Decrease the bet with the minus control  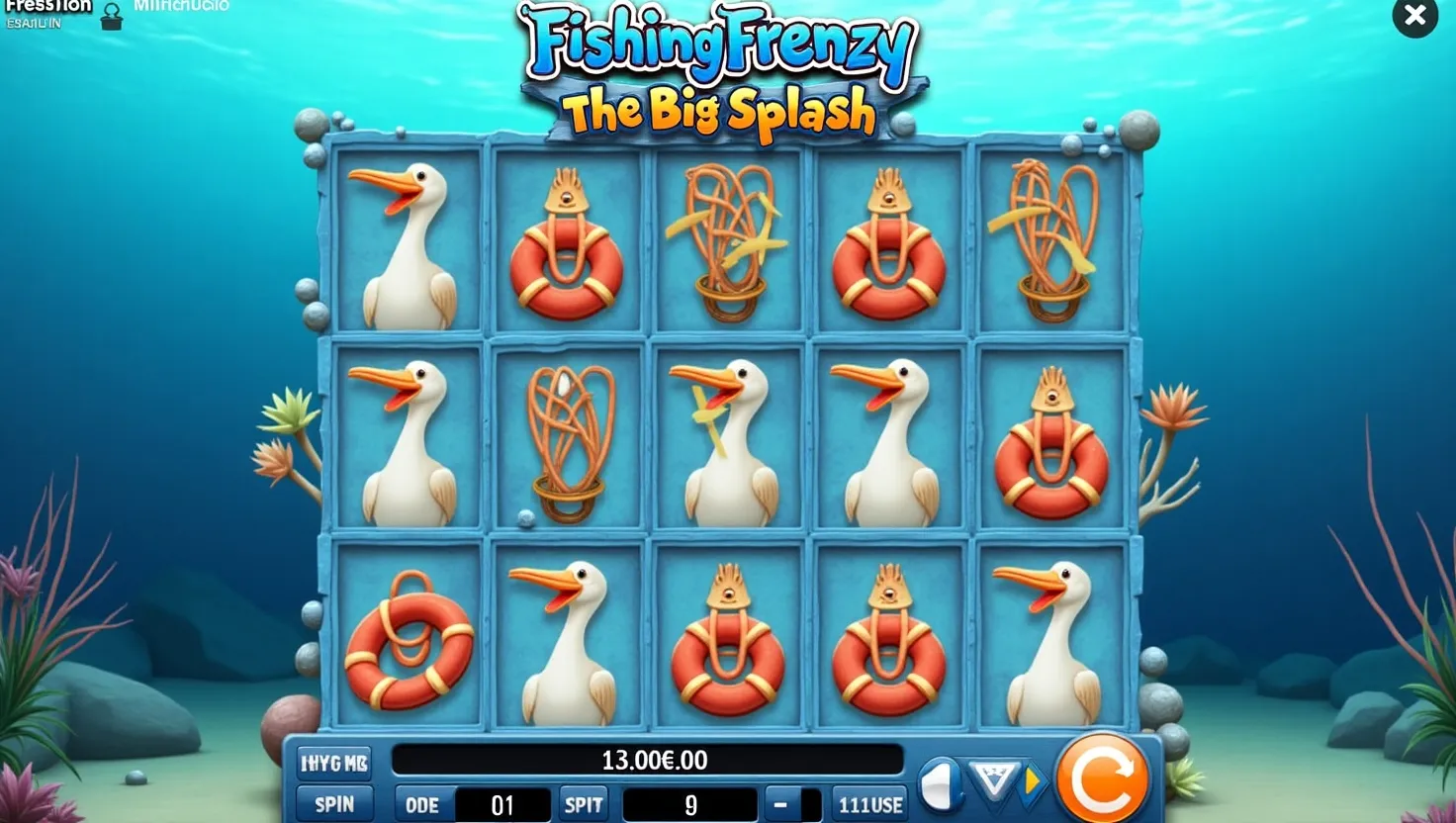pos(780,804)
